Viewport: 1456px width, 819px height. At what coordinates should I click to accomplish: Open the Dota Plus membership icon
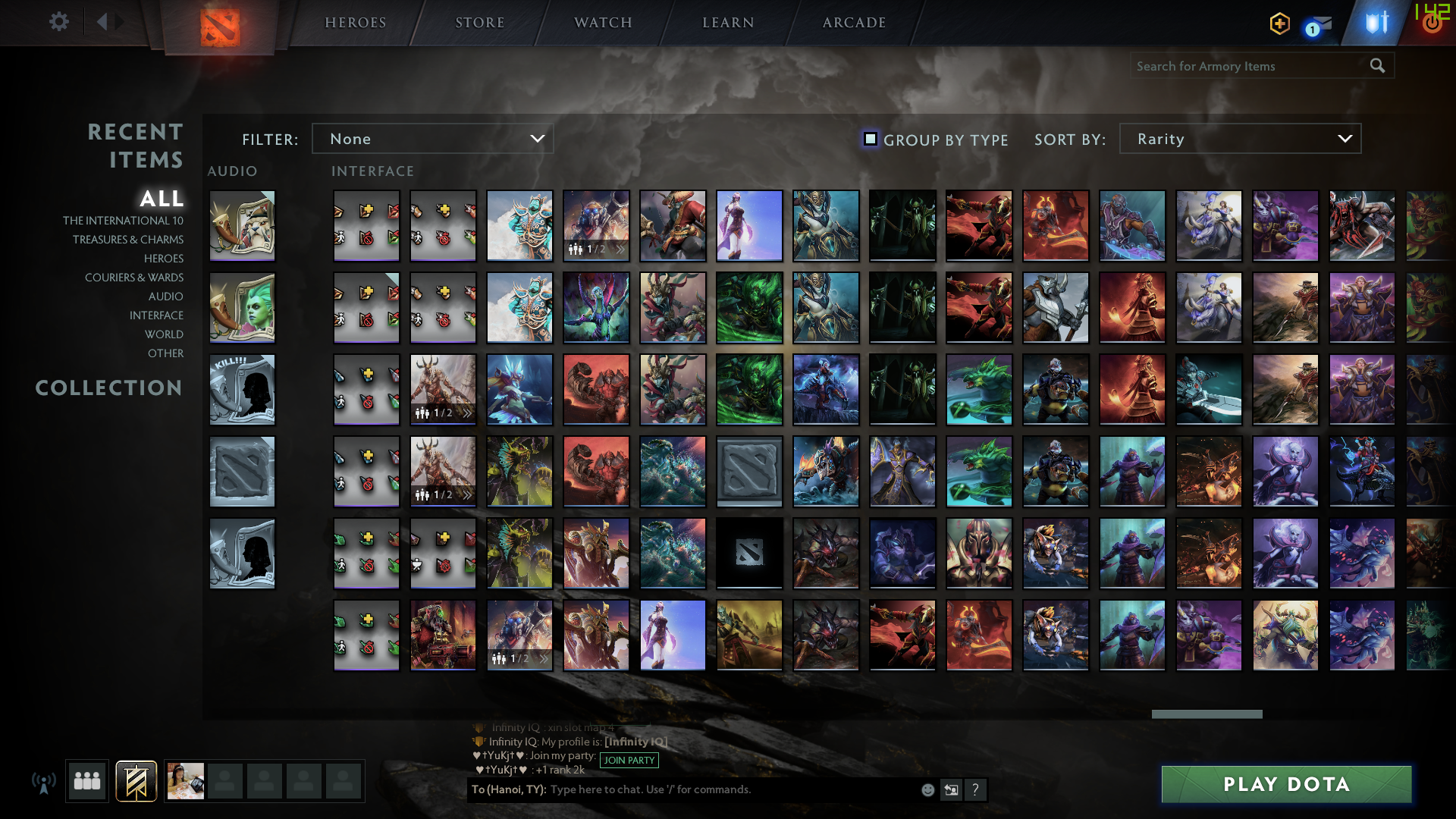(x=1280, y=24)
